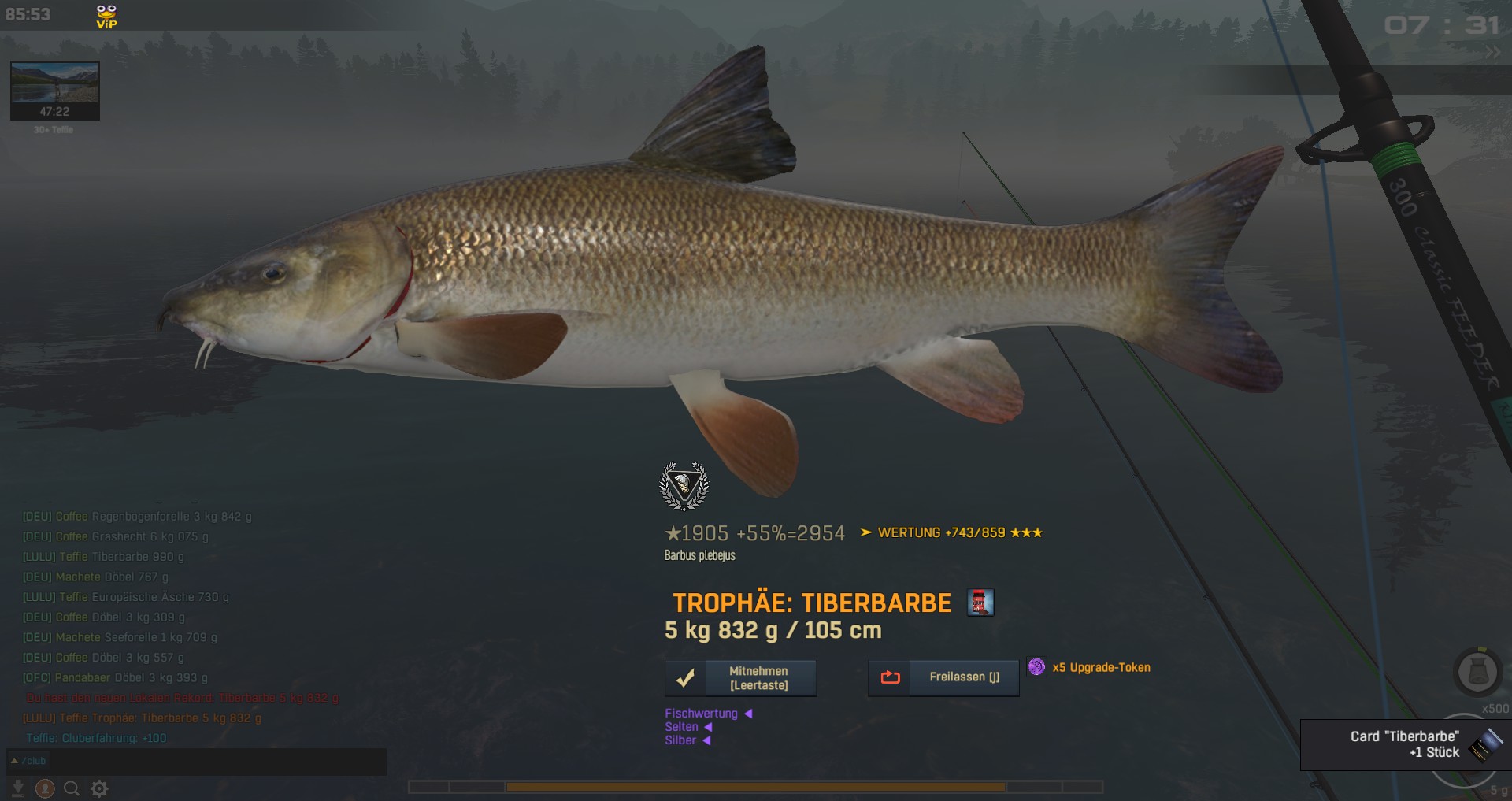
Task: Click the VIP status icon
Action: point(106,16)
